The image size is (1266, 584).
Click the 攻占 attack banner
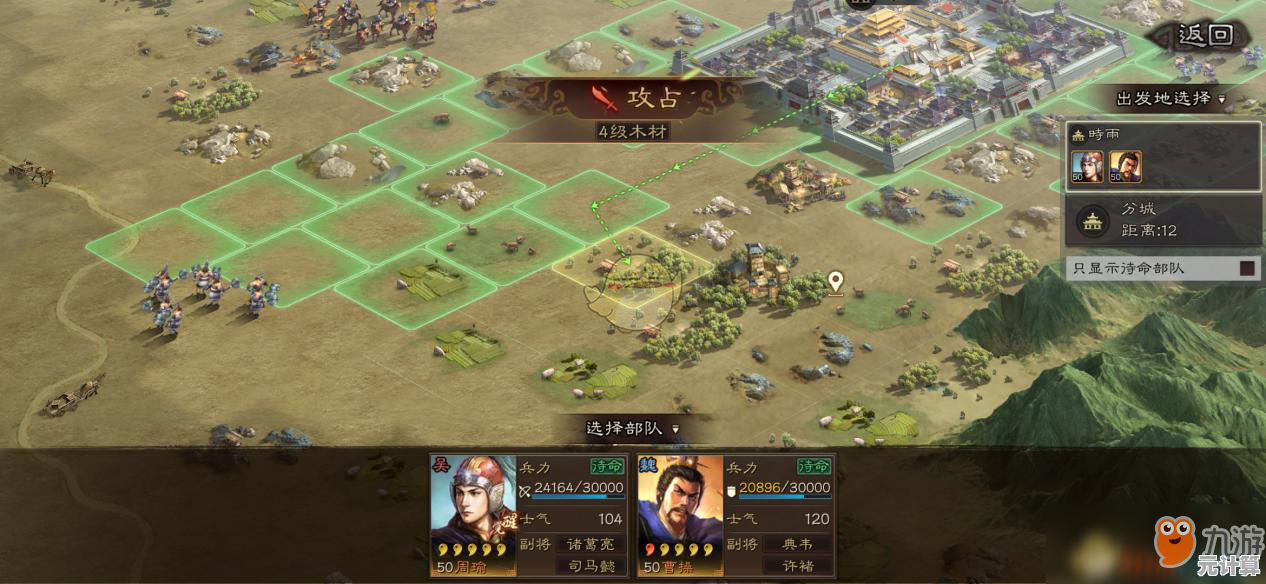(632, 98)
